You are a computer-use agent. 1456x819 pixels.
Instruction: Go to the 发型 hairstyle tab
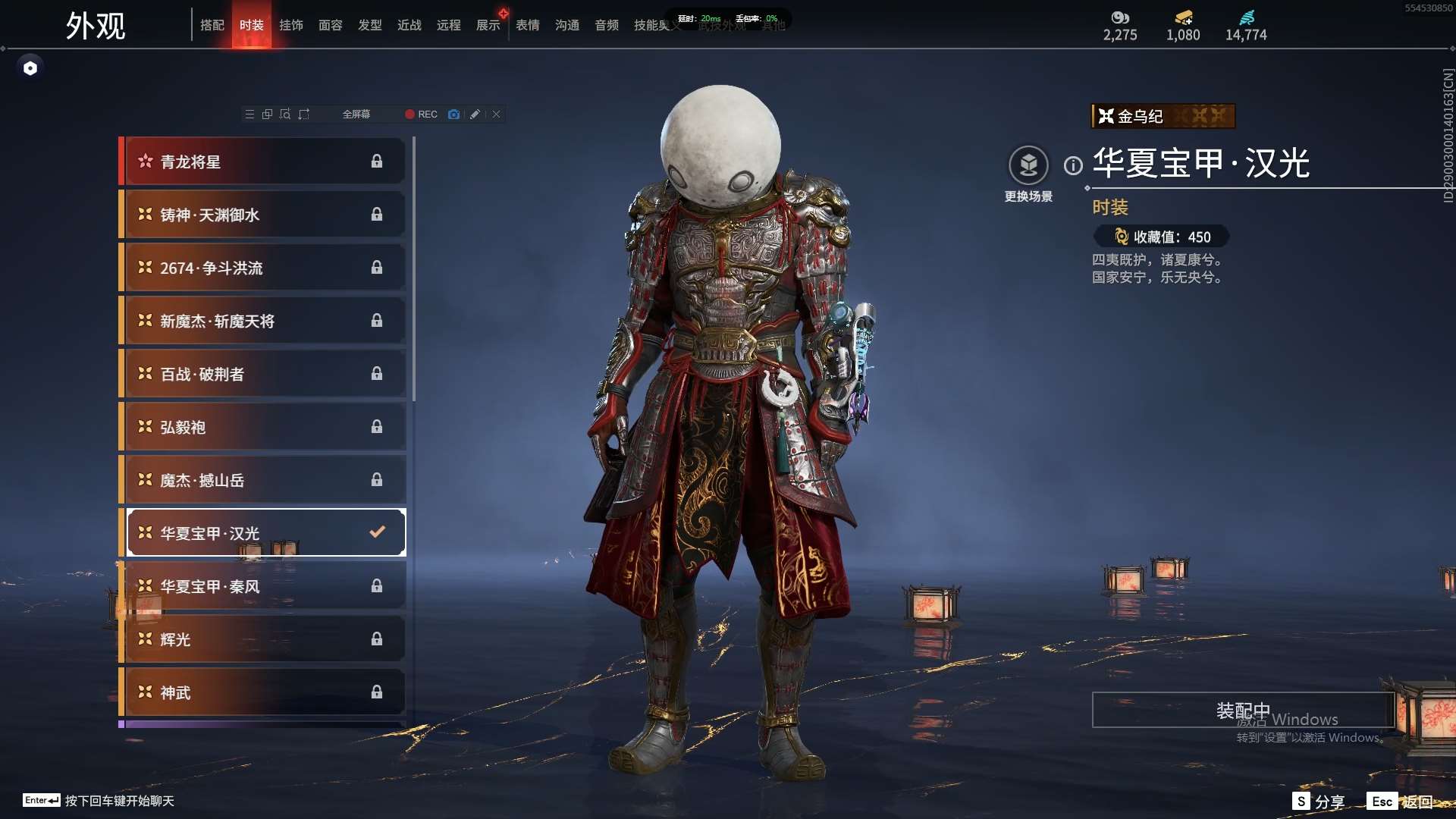pos(370,25)
